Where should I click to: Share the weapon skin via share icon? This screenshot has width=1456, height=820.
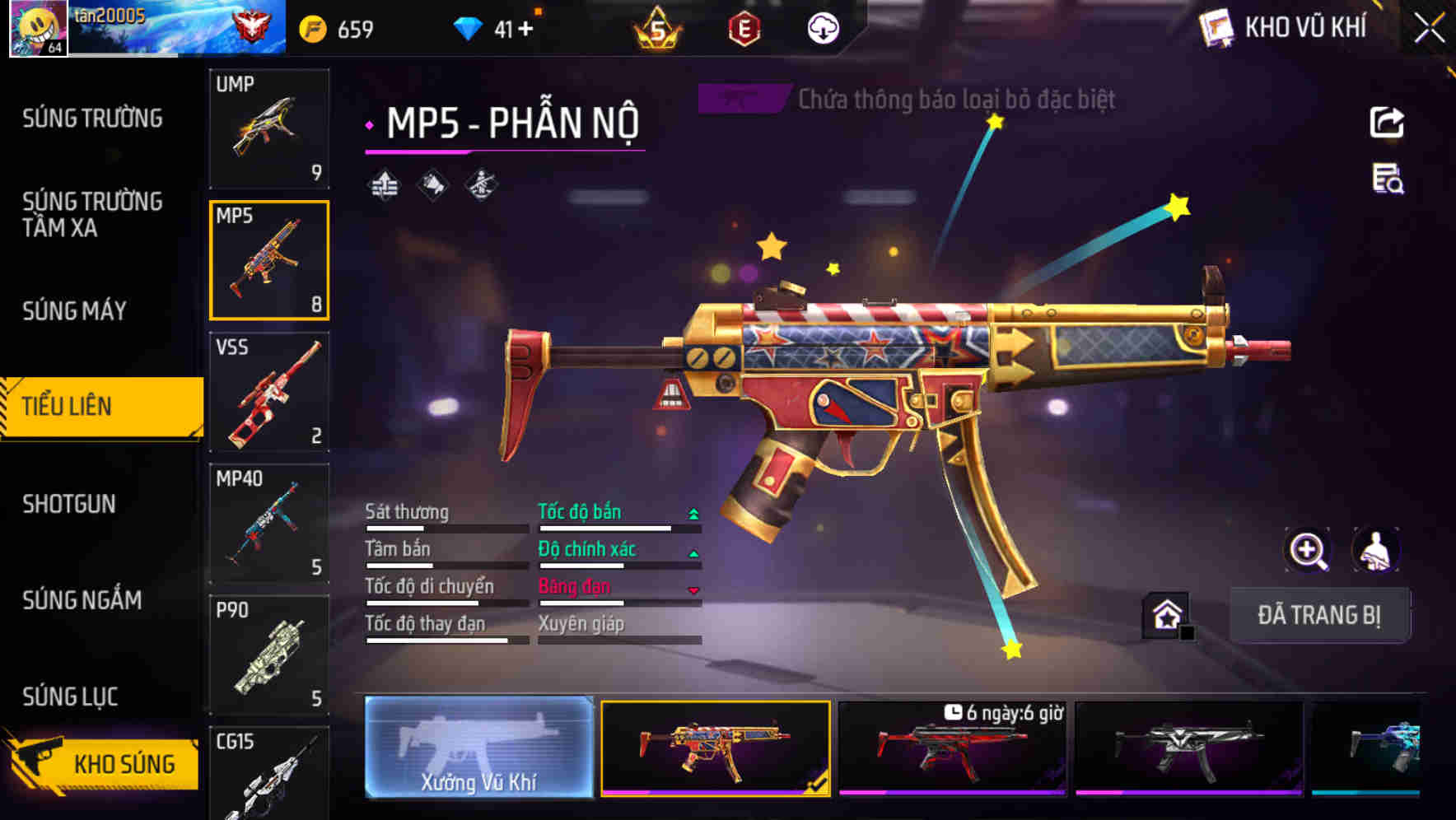click(1387, 123)
